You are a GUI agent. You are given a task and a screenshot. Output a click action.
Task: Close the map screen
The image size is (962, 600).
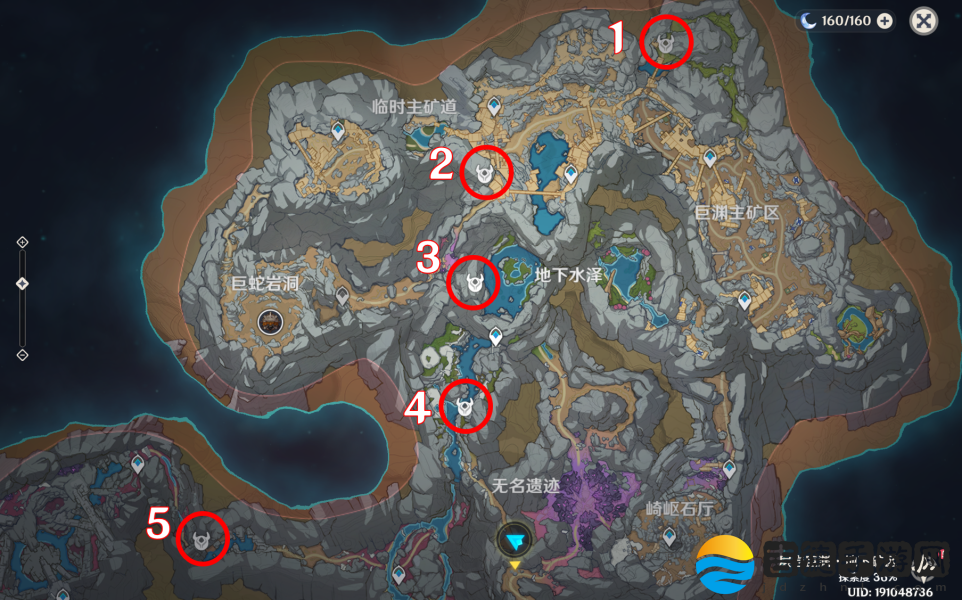point(924,20)
